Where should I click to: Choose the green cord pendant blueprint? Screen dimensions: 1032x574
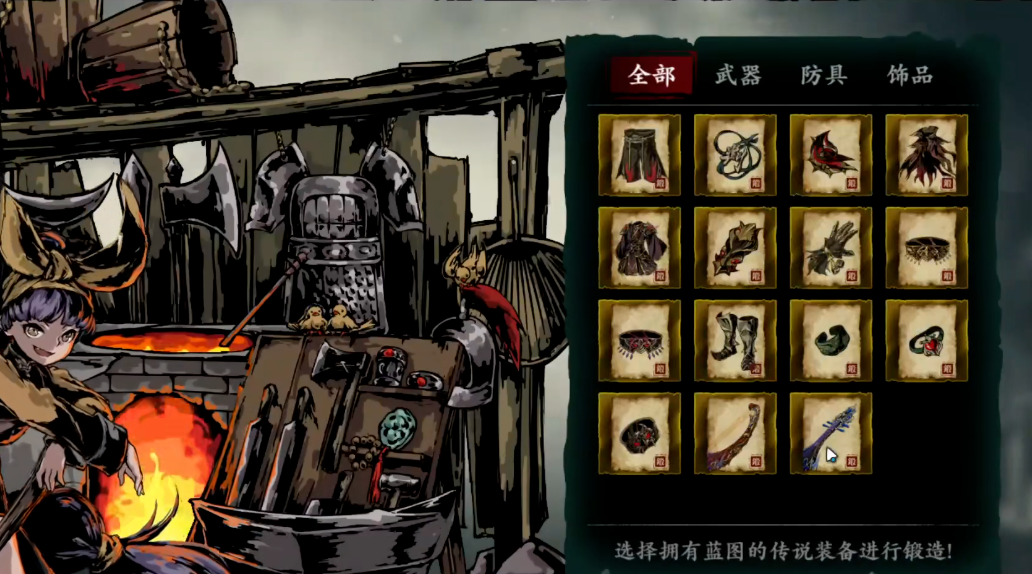coord(735,155)
